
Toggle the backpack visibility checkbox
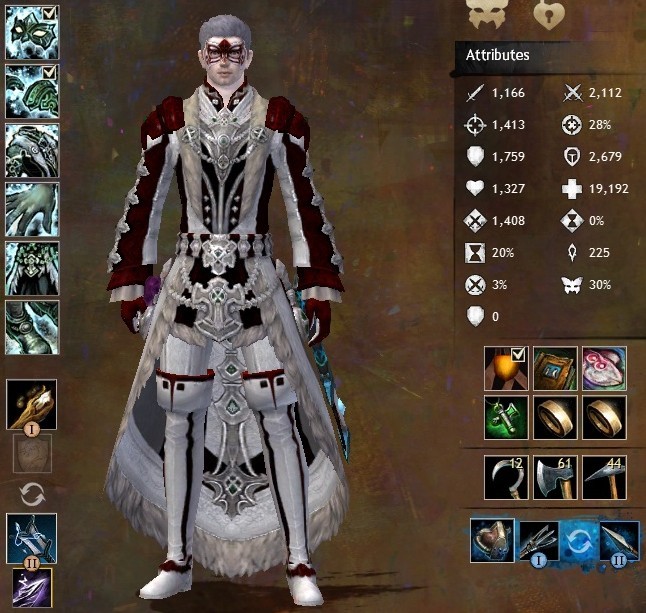(x=518, y=354)
